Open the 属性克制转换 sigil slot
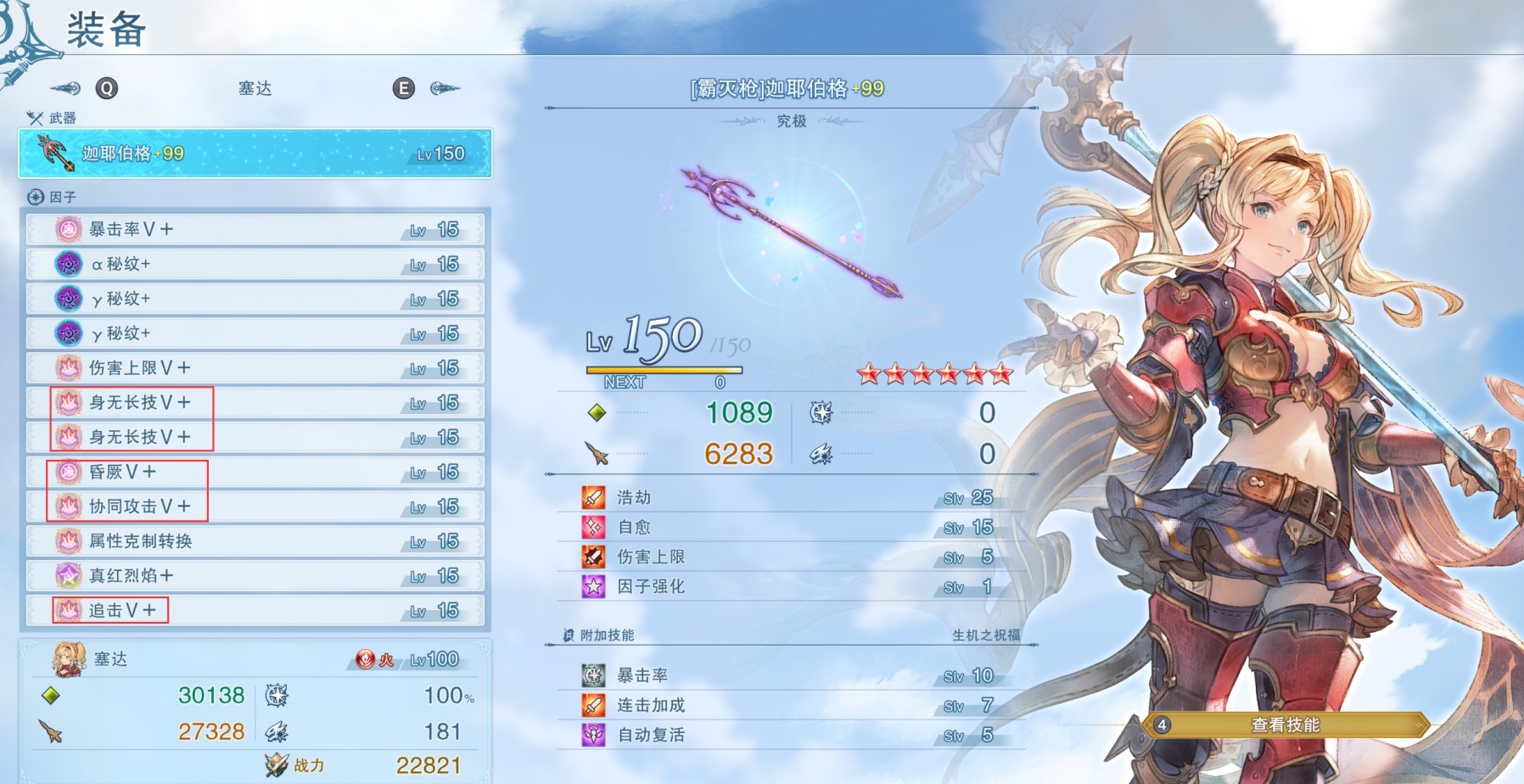The height and width of the screenshot is (784, 1524). (x=255, y=541)
